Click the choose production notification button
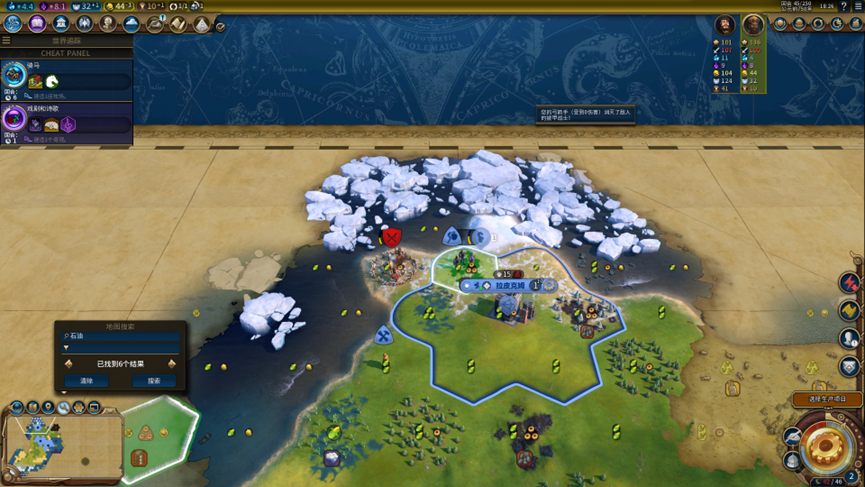865x487 pixels. coord(826,399)
